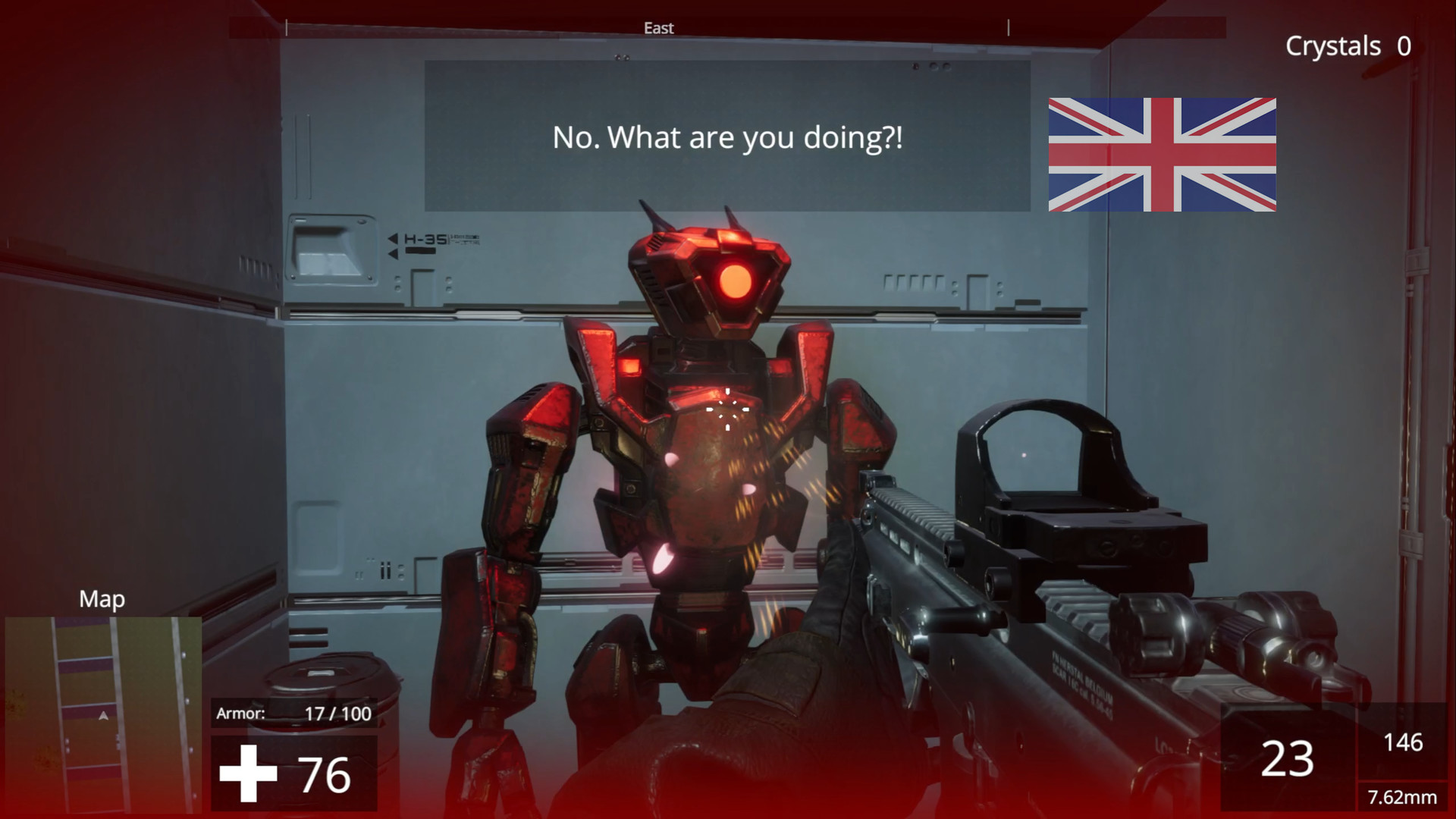
Task: Select the health cross icon
Action: (x=247, y=773)
